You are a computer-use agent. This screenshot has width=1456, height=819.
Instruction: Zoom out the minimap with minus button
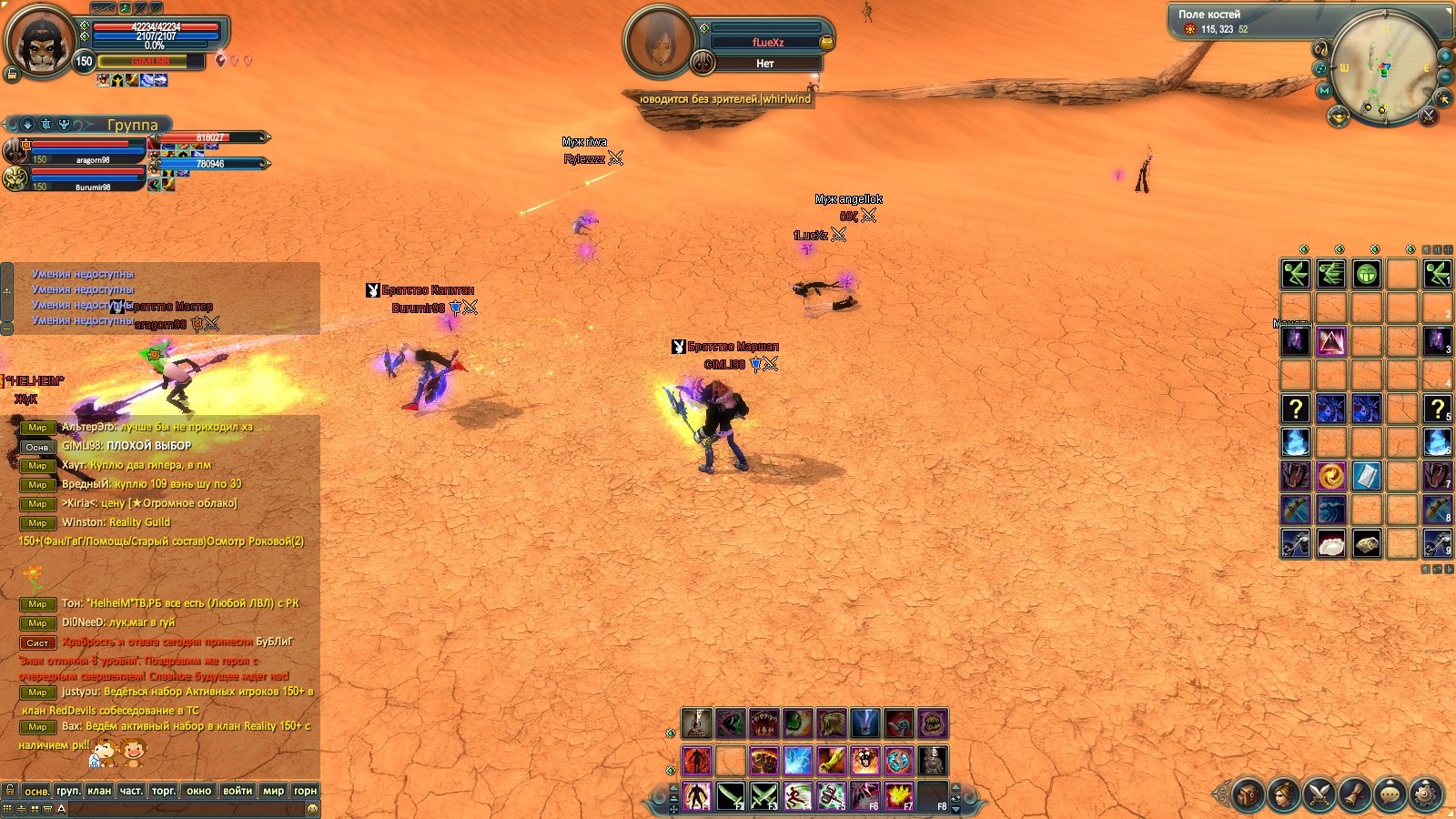[x=1445, y=76]
